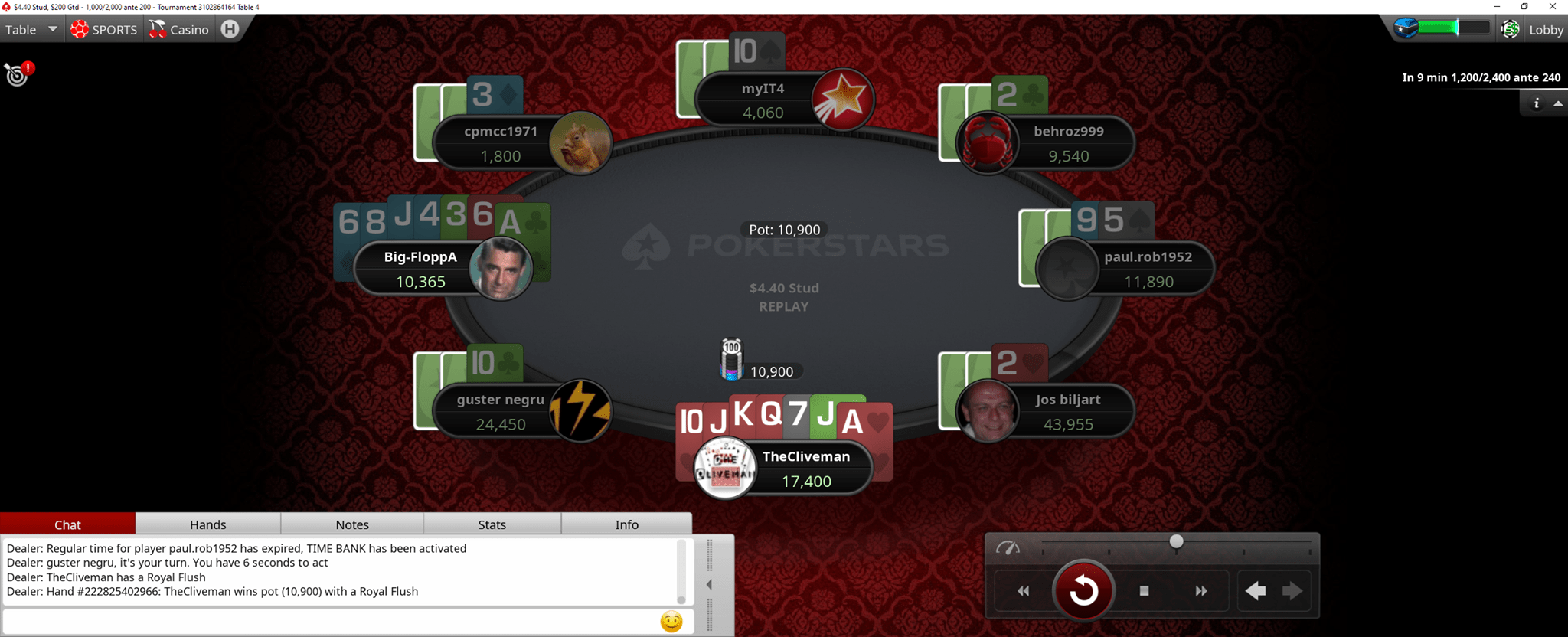Open the Stats tab
This screenshot has height=637, width=1568.
click(x=492, y=524)
